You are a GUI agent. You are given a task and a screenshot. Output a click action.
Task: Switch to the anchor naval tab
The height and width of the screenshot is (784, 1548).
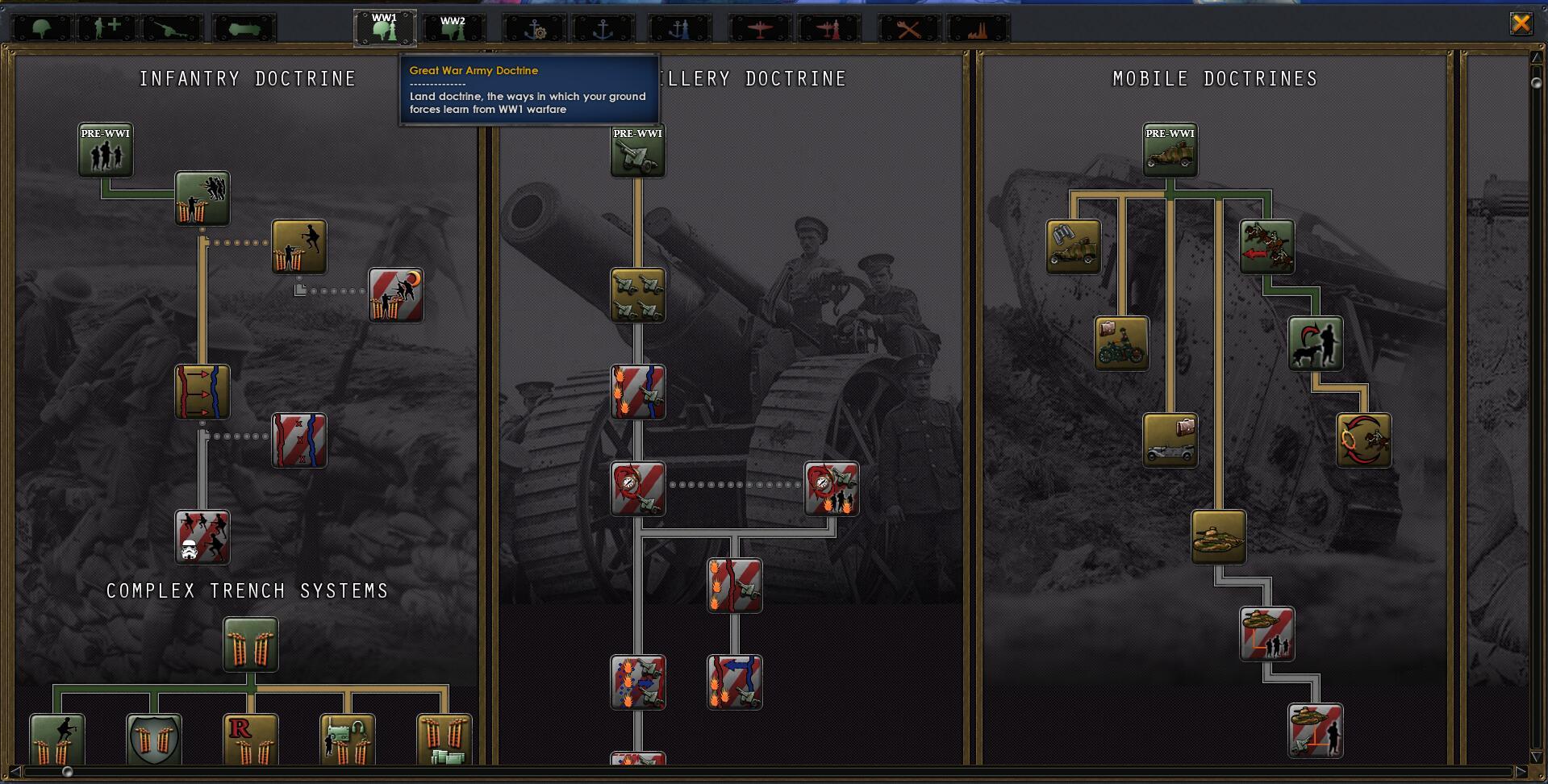[x=603, y=29]
